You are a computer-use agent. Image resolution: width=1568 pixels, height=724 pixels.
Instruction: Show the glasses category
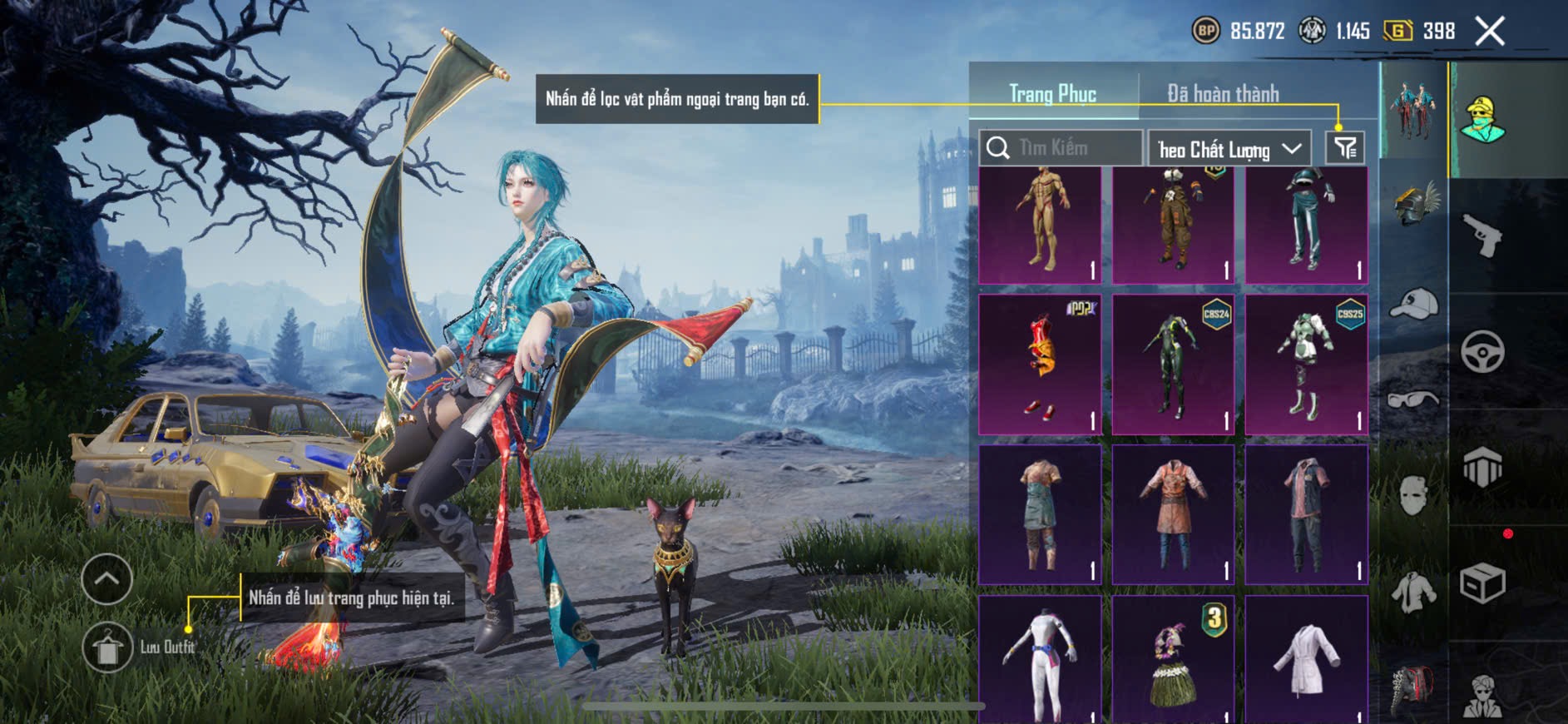[1413, 400]
